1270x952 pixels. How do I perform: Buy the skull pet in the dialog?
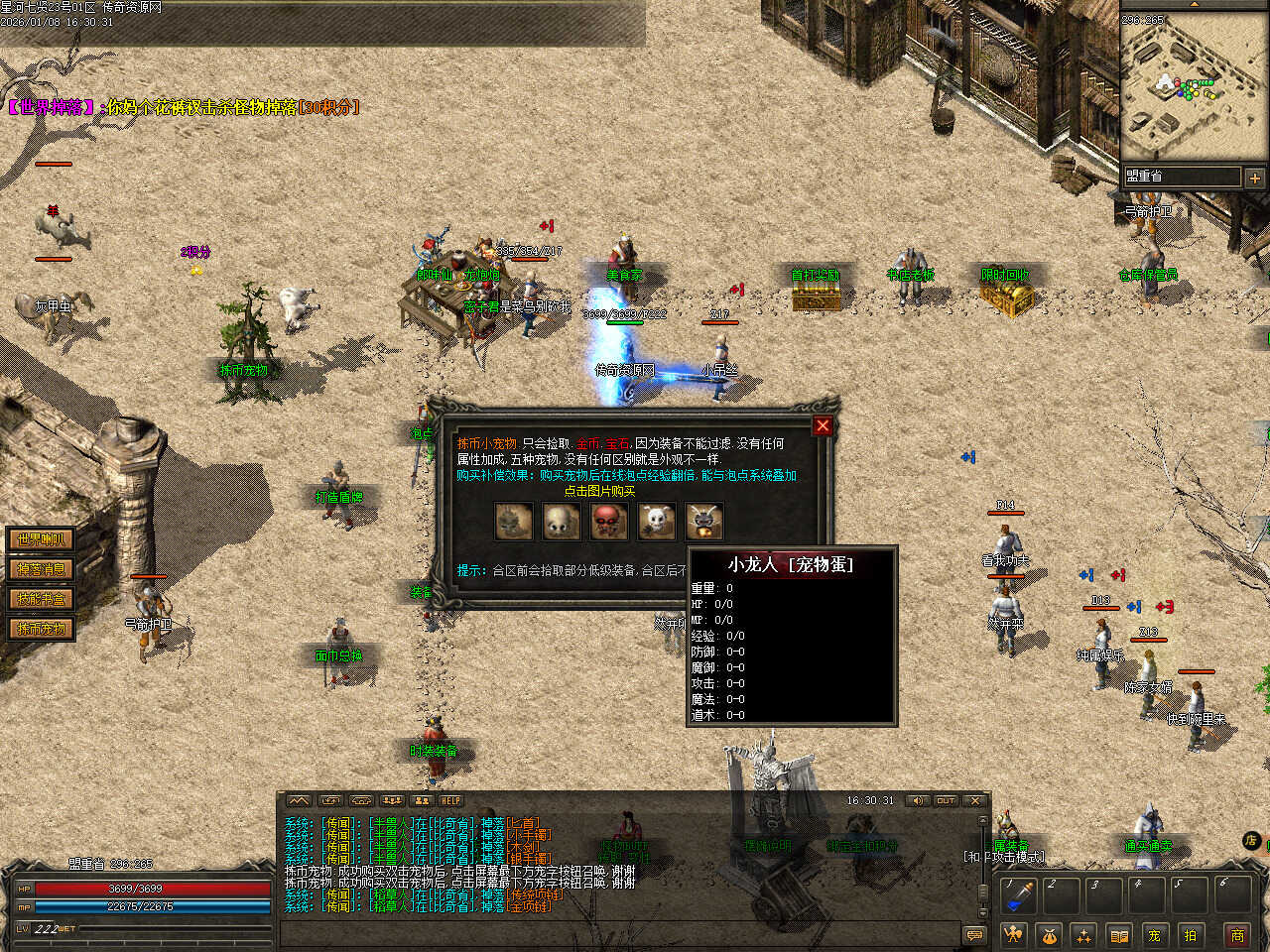tap(561, 522)
